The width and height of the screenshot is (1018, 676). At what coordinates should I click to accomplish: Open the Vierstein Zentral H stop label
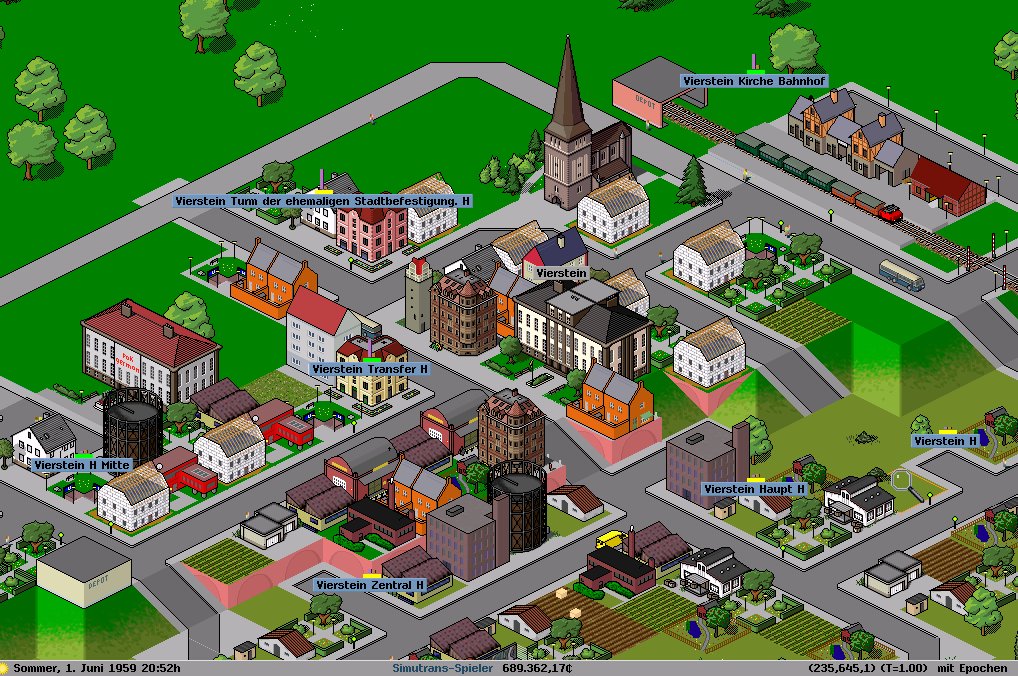(370, 585)
